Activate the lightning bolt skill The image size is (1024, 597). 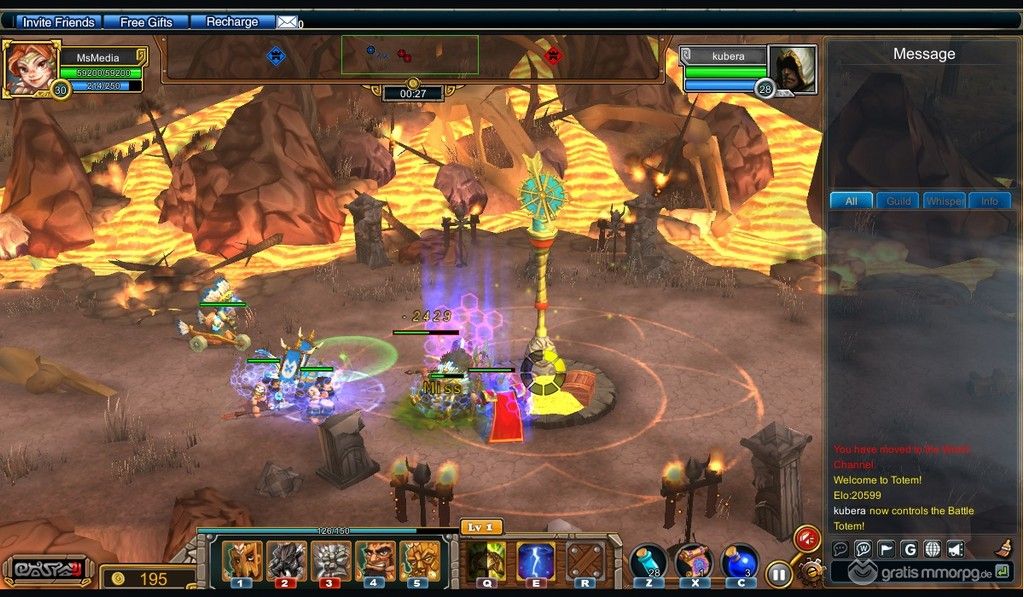click(x=536, y=561)
